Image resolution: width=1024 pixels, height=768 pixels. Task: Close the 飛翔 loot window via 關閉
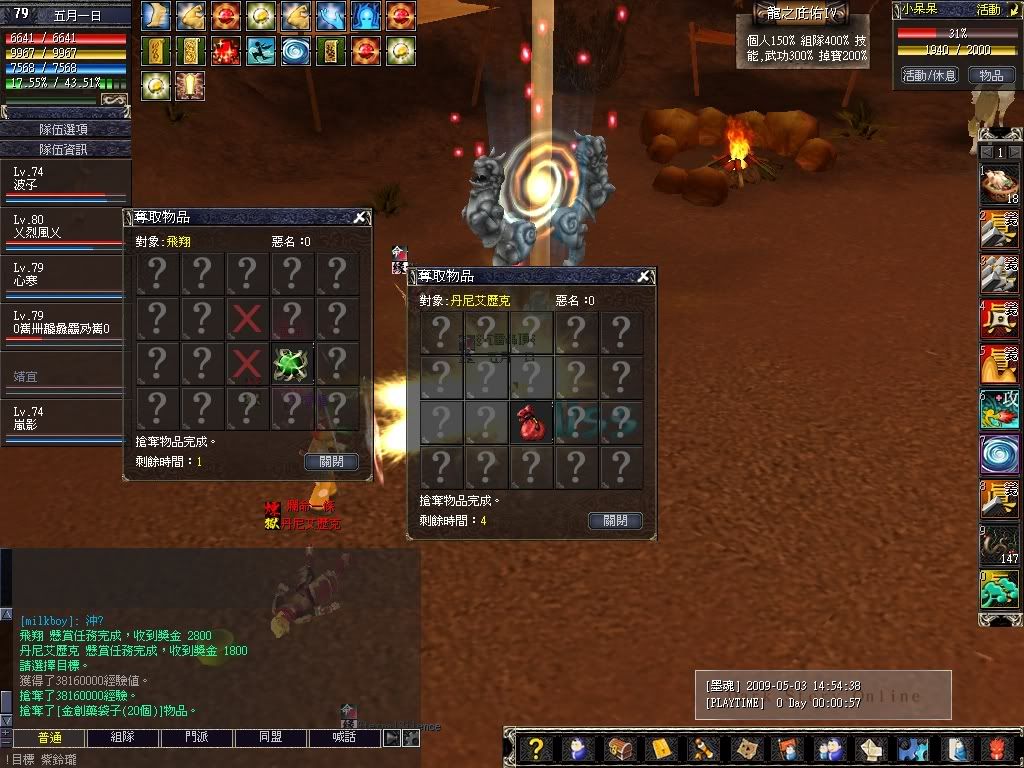331,462
